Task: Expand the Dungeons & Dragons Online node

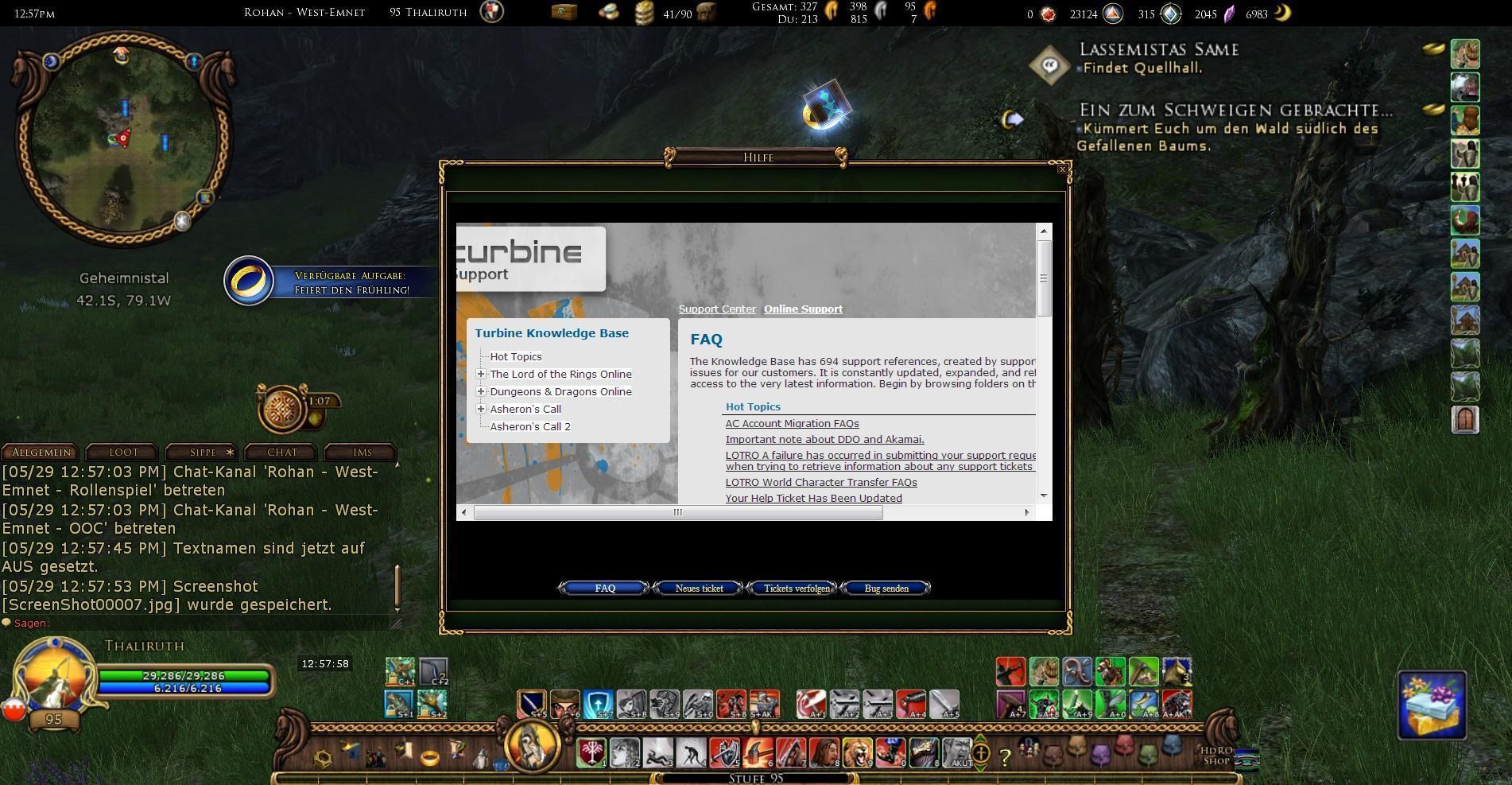Action: [x=481, y=391]
